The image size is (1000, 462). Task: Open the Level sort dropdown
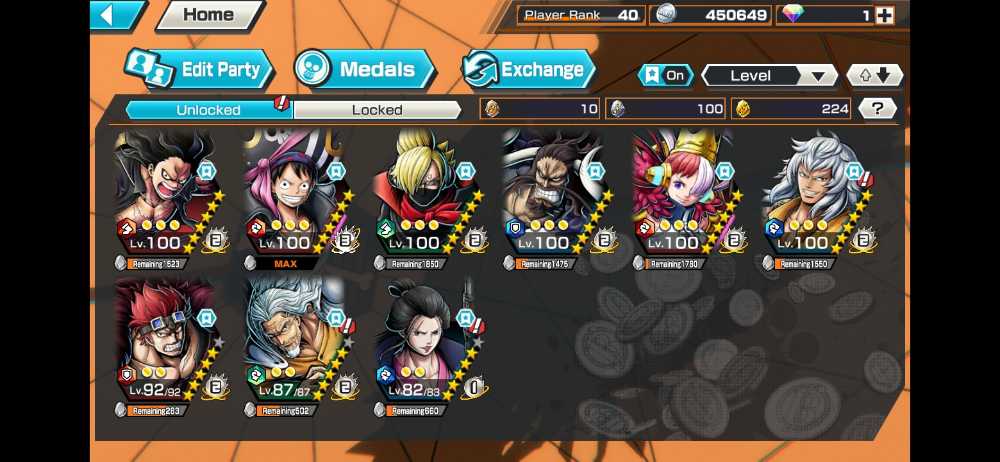coord(769,76)
